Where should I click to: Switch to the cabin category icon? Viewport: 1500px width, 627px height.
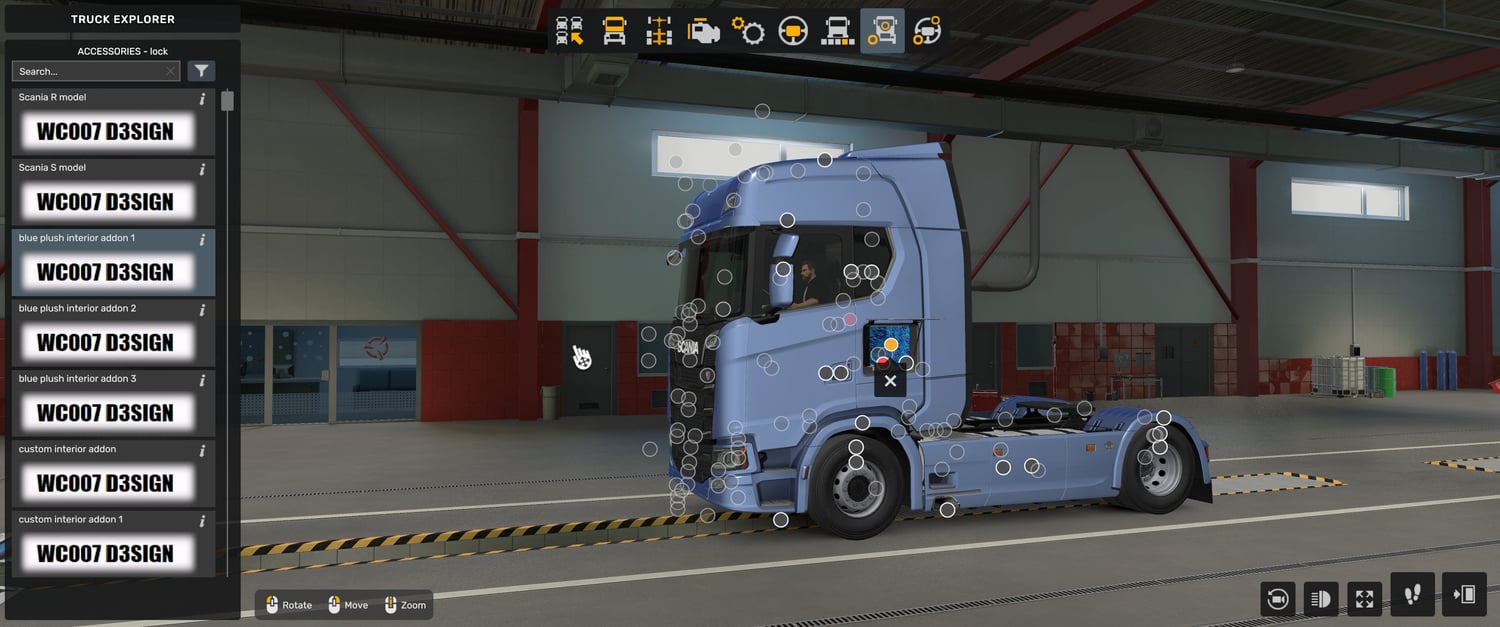click(614, 31)
